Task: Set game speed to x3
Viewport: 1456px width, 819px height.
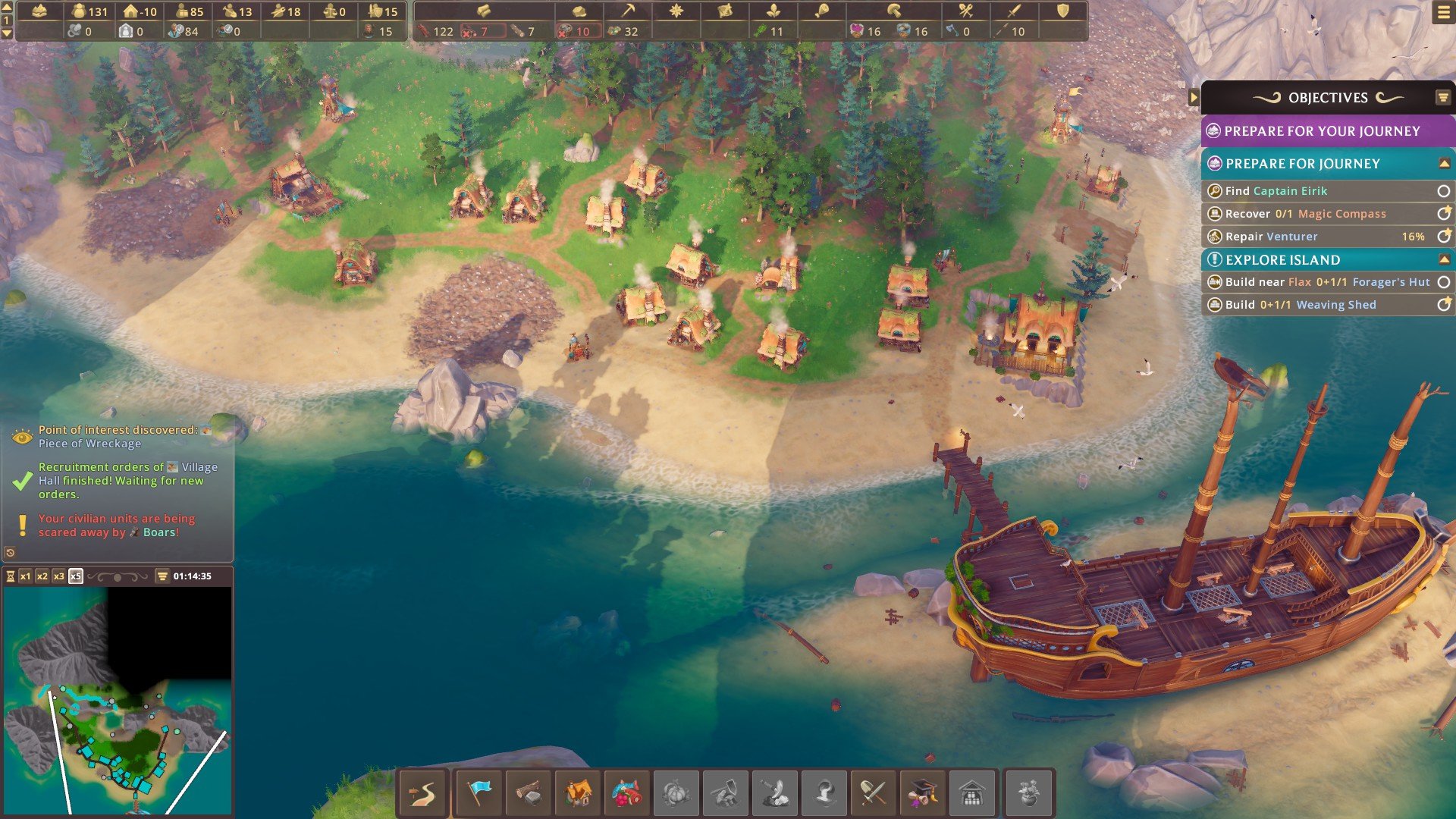Action: [59, 576]
